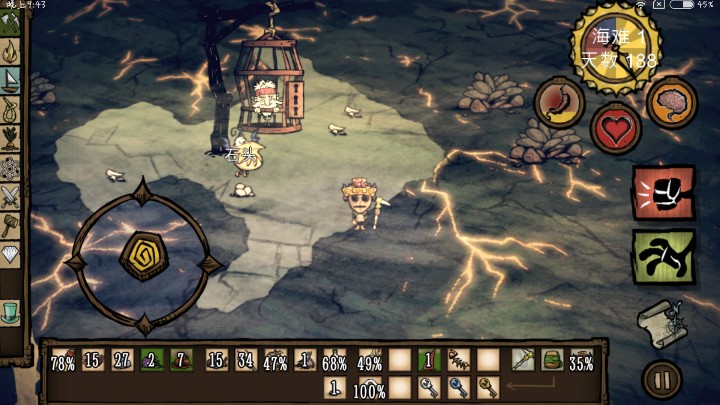Pause the game with the pause button

[661, 380]
